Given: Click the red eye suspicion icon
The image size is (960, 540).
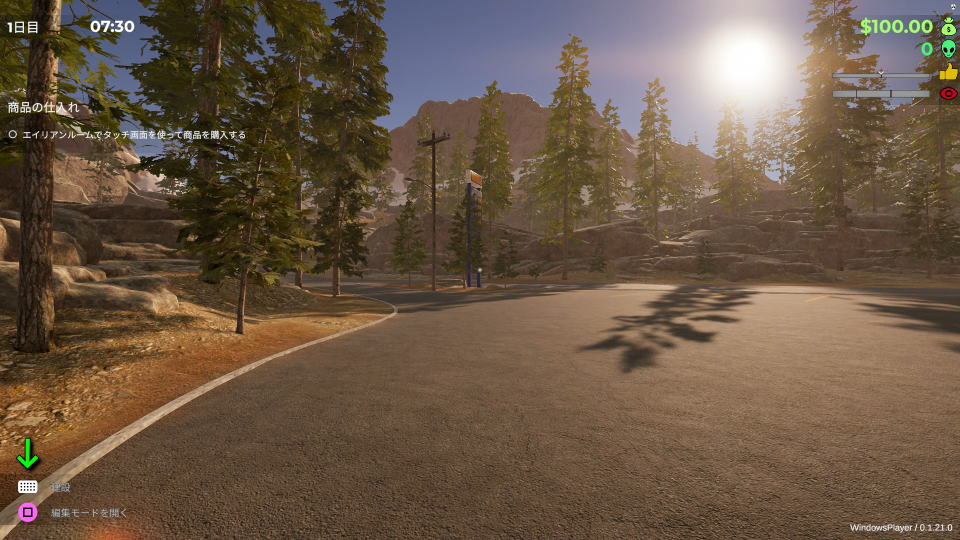Looking at the screenshot, I should (948, 94).
